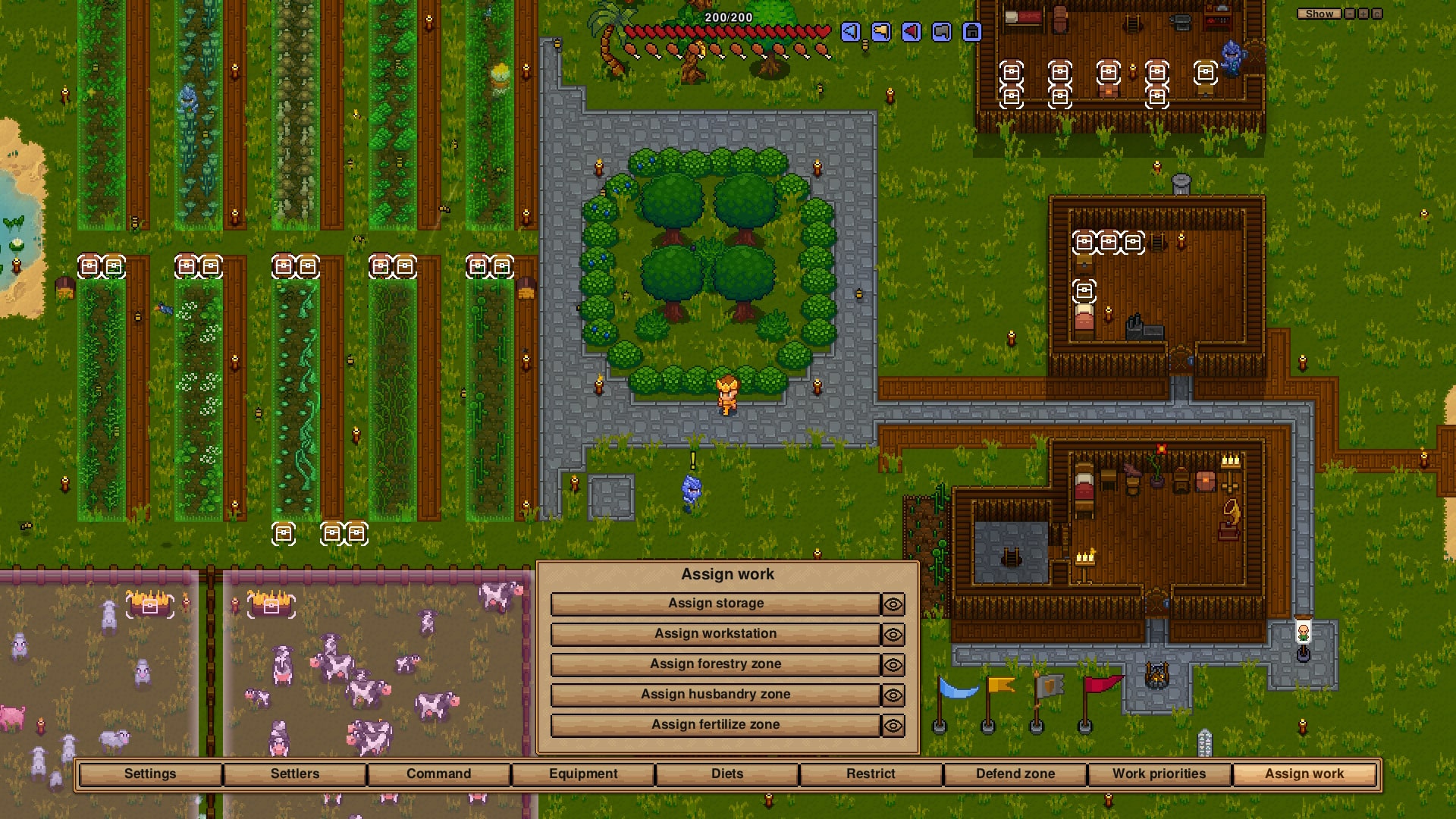Toggle visibility eye for Assign workstation
This screenshot has width=1456, height=819.
coord(893,635)
